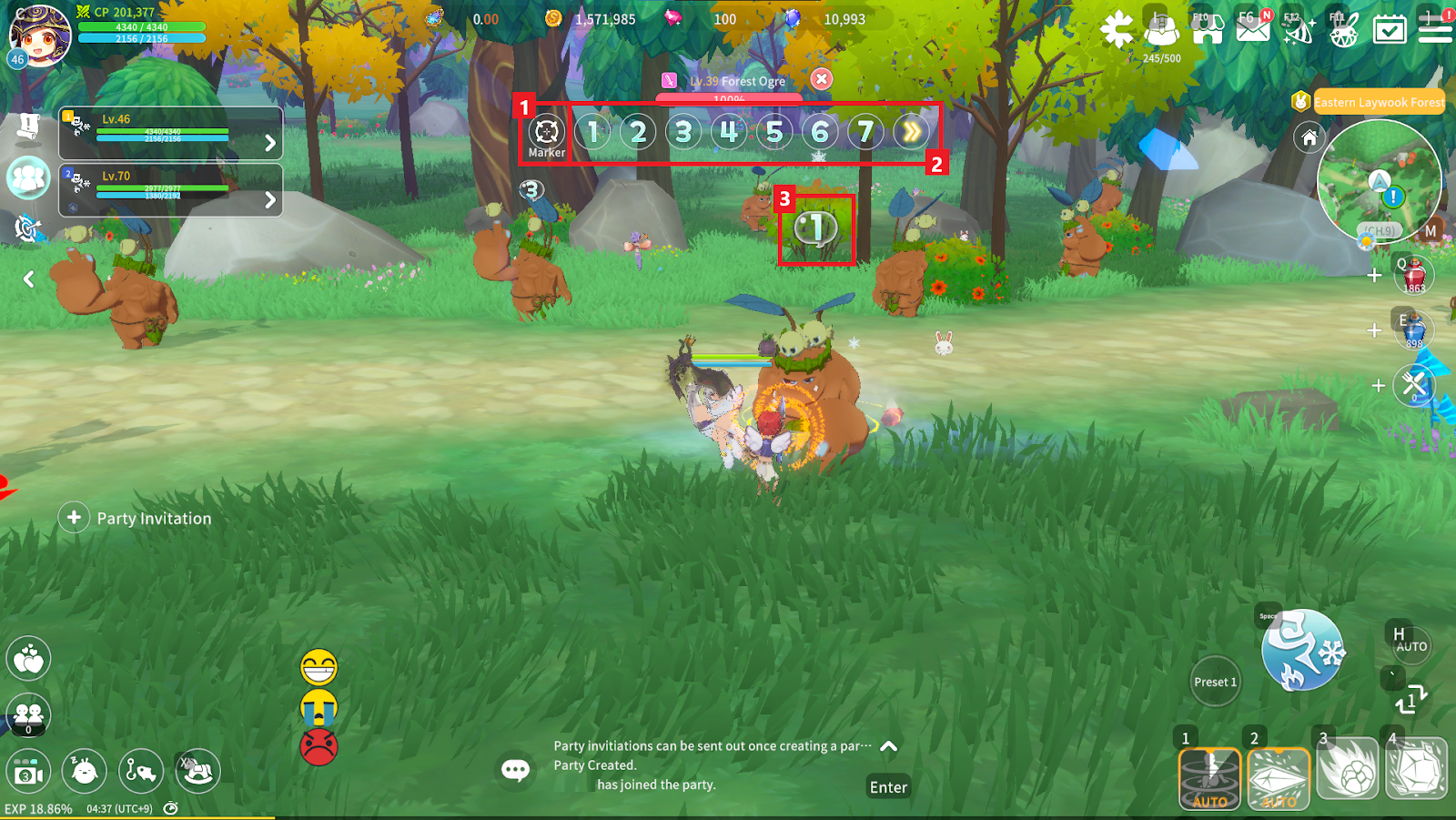Choose marker number 7
This screenshot has width=1456, height=820.
click(x=864, y=133)
